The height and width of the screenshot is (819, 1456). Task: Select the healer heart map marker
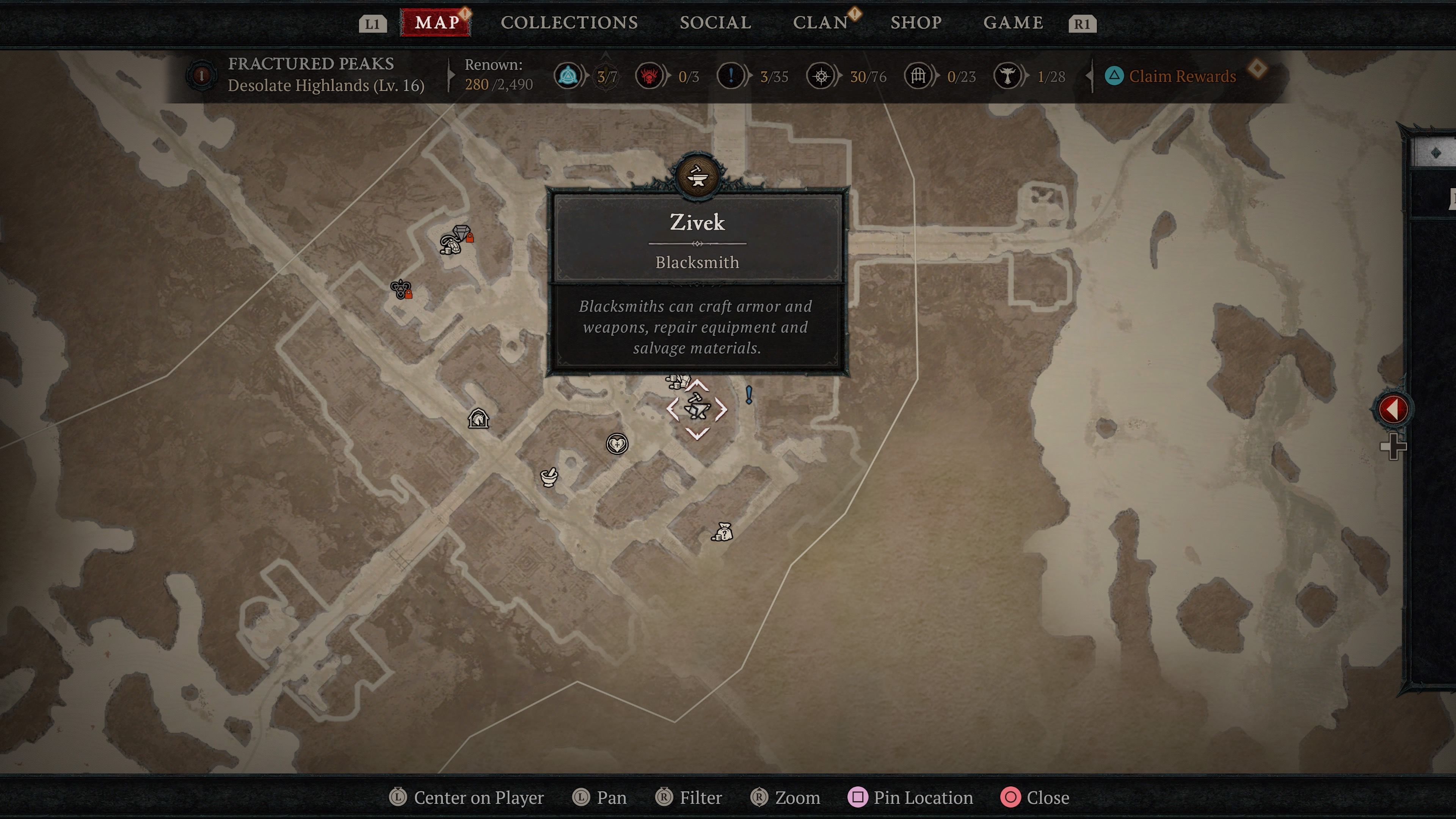coord(617,444)
